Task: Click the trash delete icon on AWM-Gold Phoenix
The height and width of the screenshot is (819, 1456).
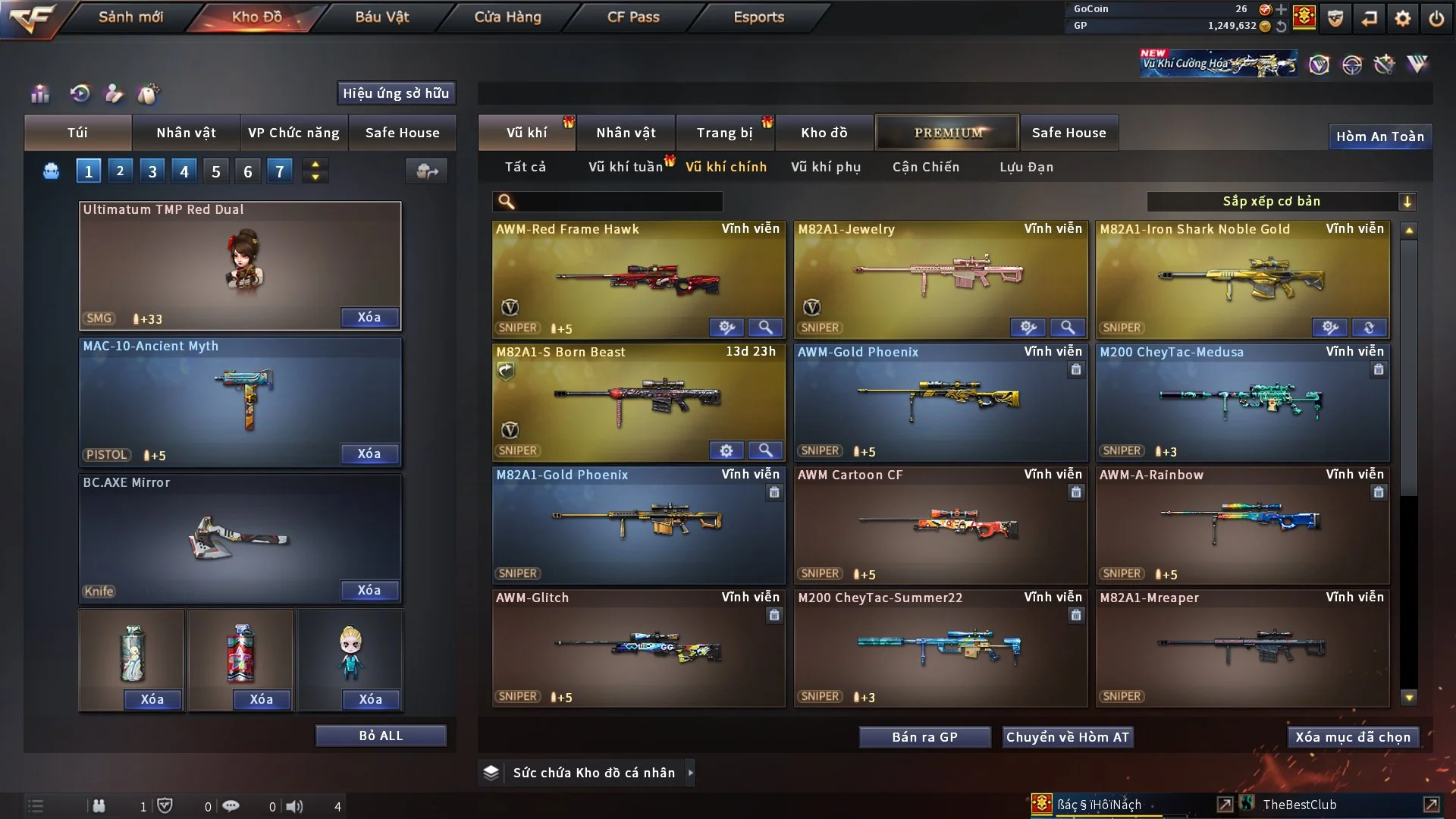Action: tap(1076, 370)
